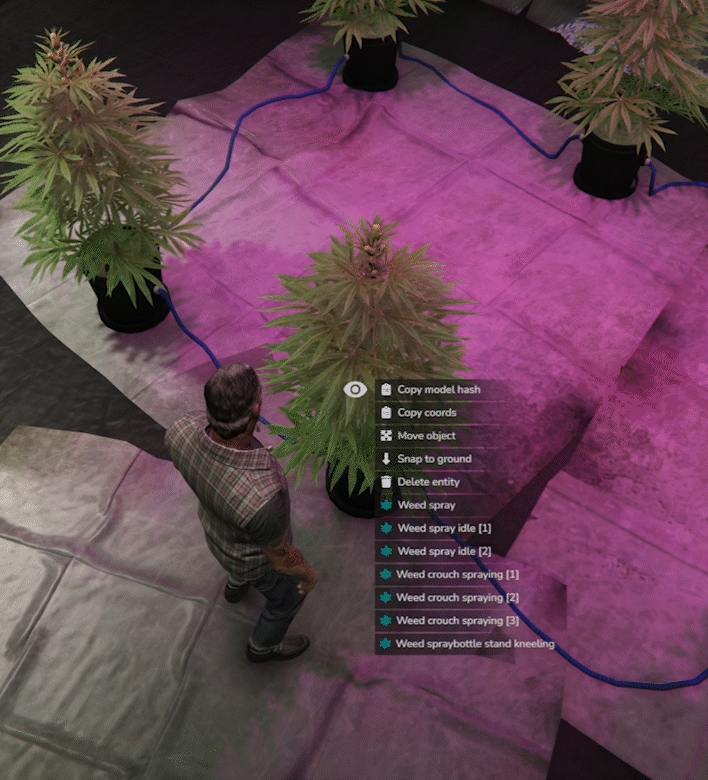The image size is (708, 780).
Task: Activate Snap to ground
Action: 434,458
